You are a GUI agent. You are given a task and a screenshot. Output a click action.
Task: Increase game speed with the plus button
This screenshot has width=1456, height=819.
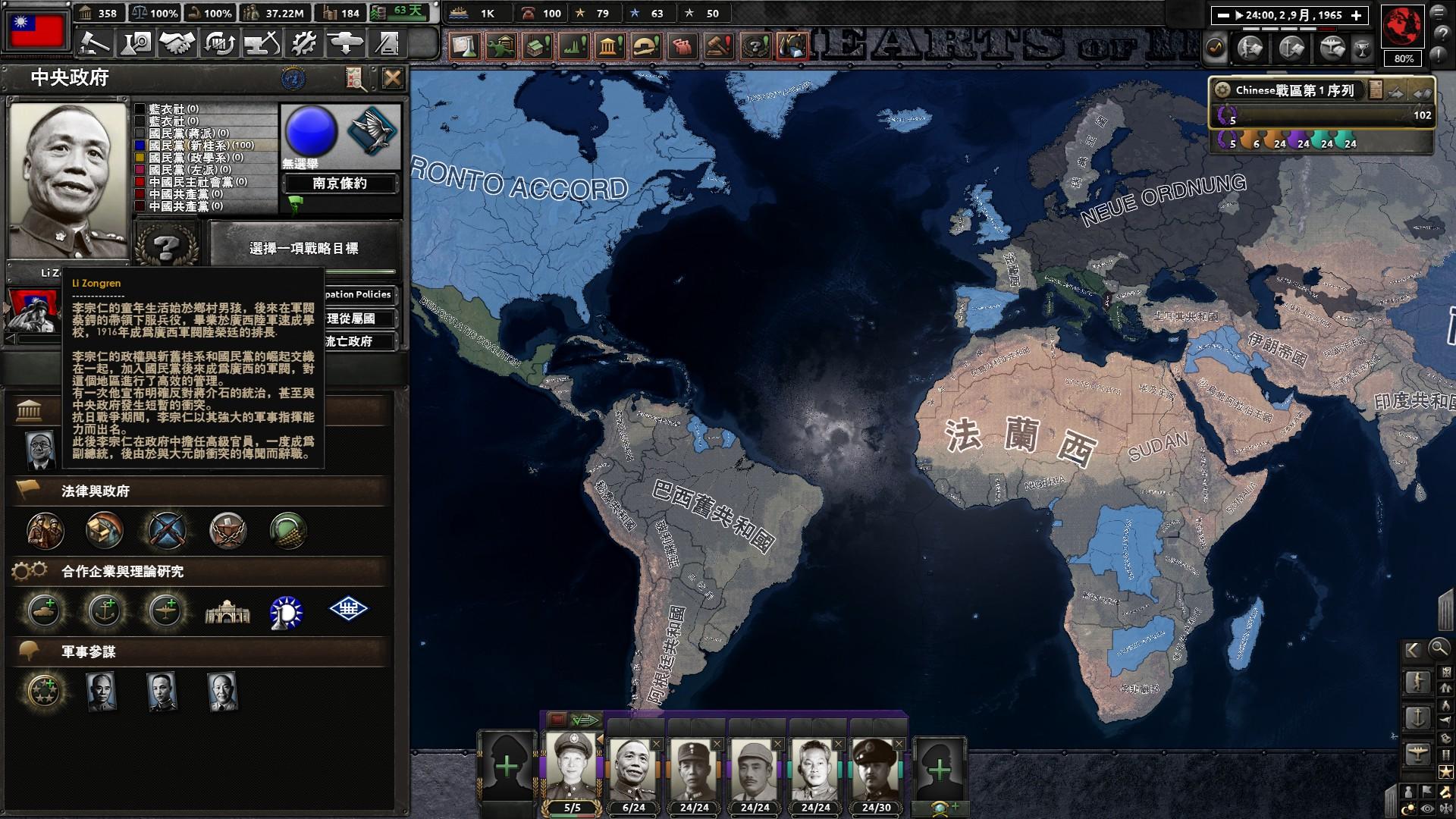point(1357,15)
